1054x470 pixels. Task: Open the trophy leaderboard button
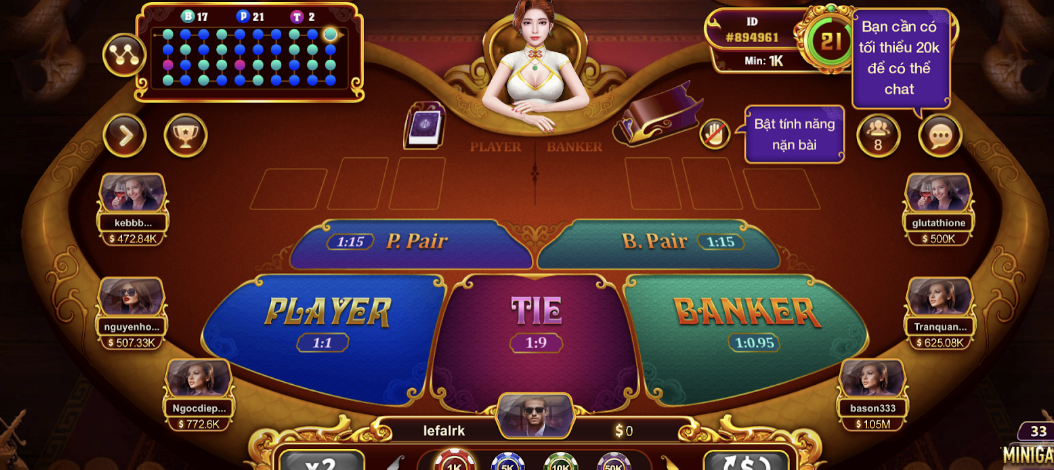tap(185, 135)
